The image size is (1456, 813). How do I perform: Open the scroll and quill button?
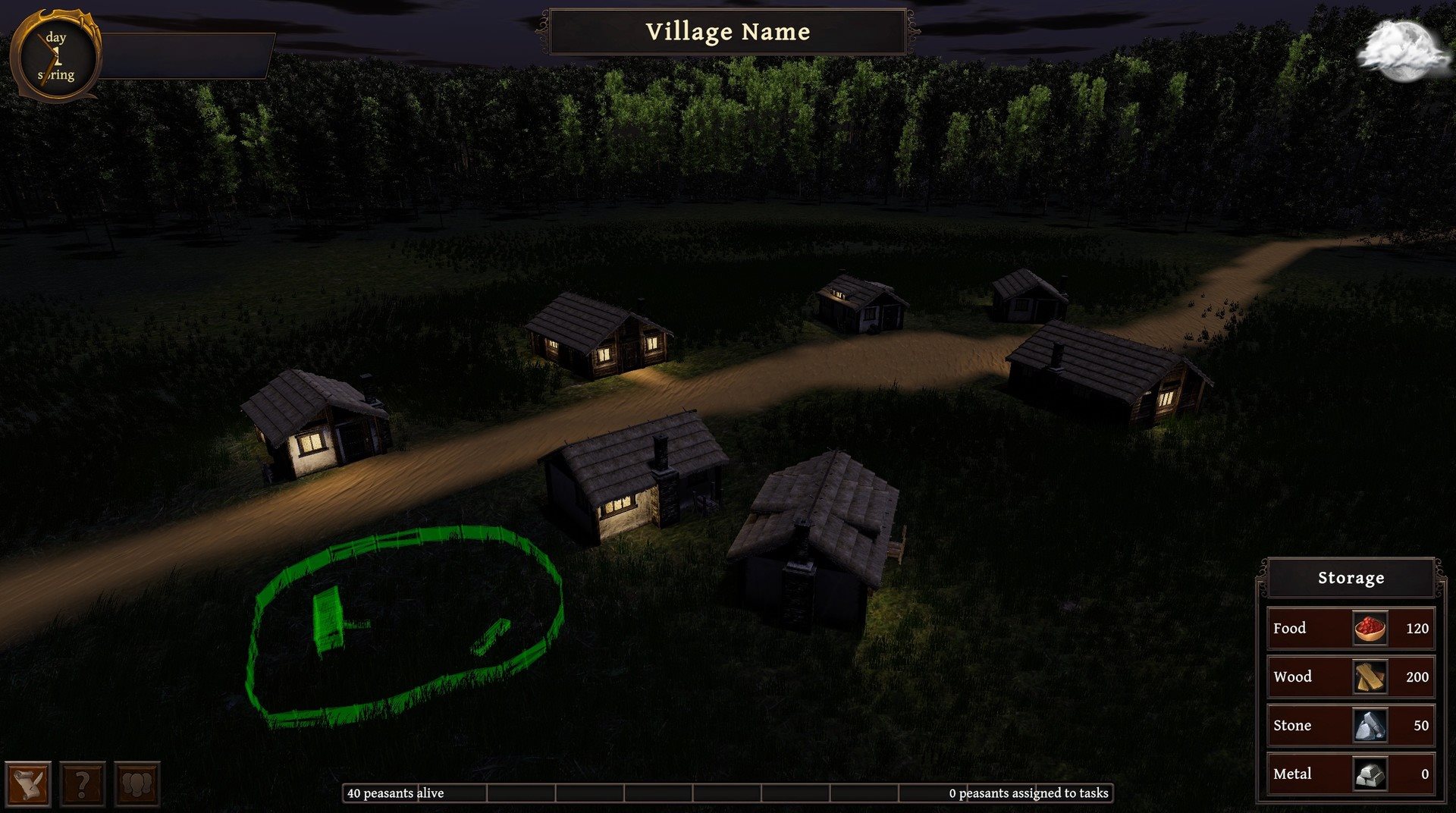point(29,783)
